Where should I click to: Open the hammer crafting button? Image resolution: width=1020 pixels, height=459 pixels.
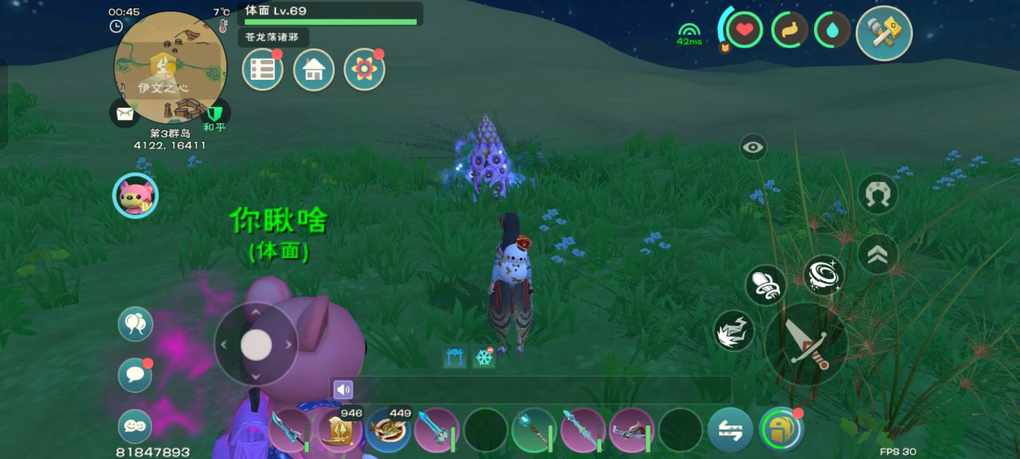884,33
